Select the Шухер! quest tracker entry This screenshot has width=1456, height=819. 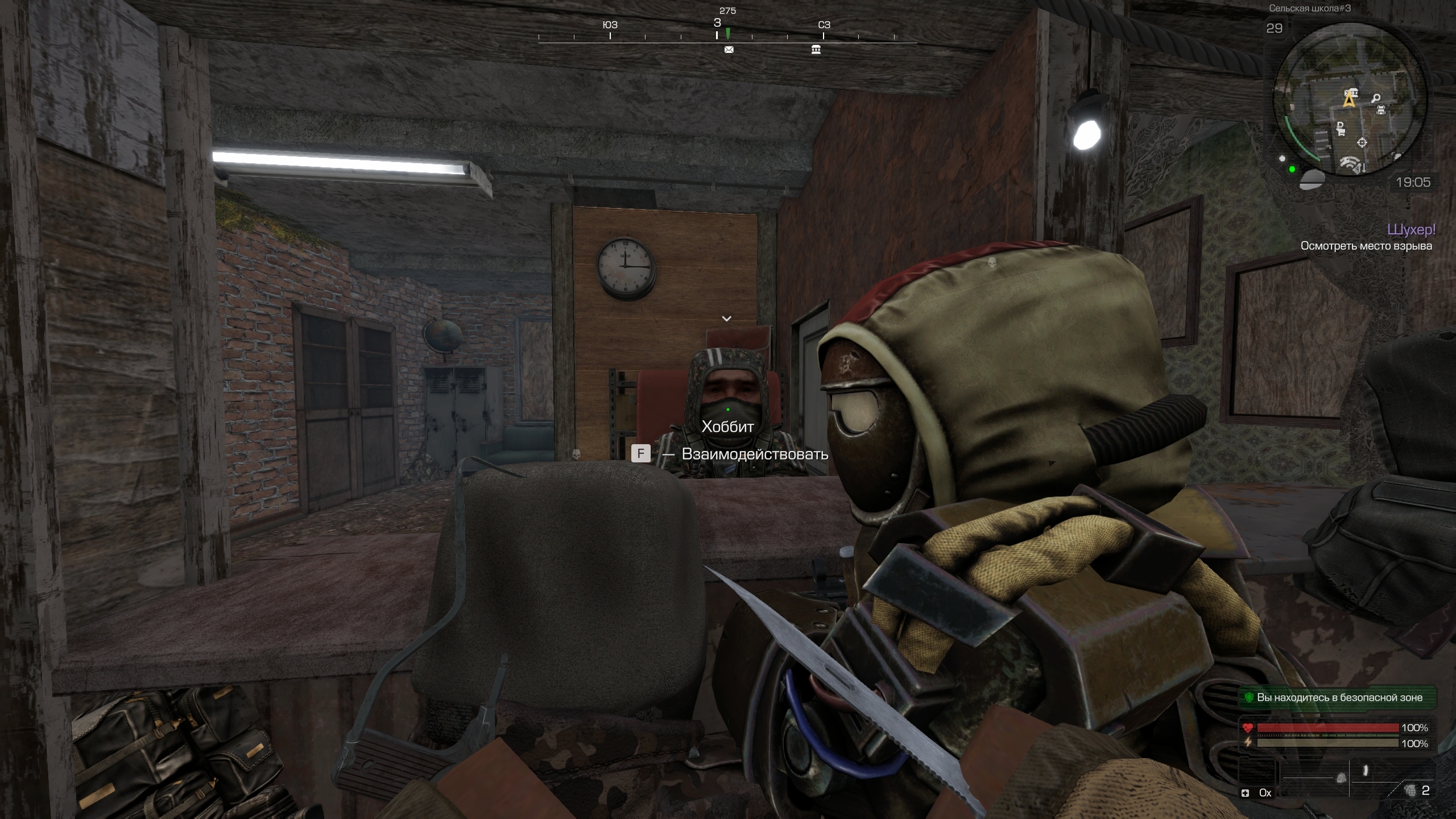click(1410, 229)
